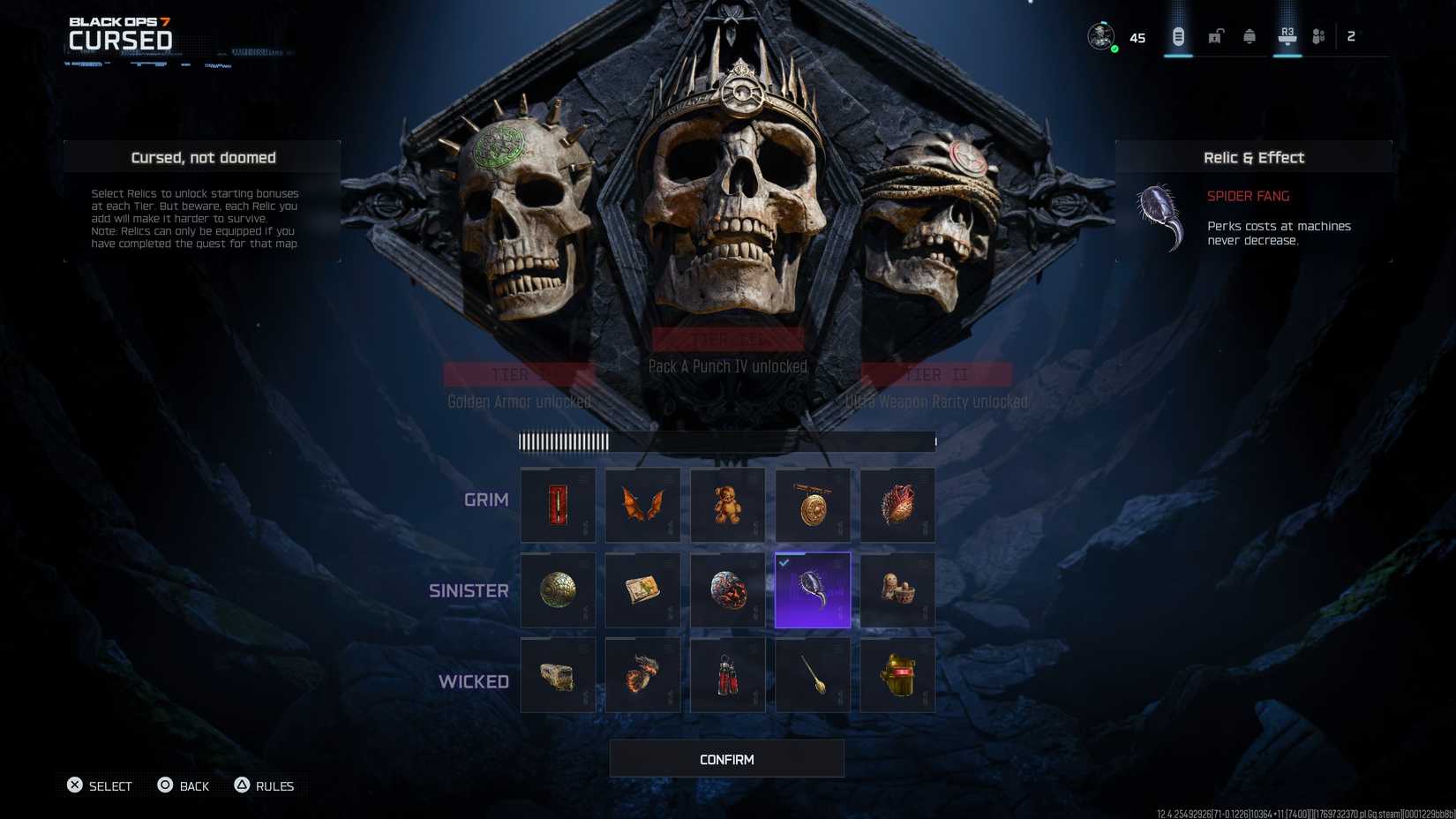
Task: Choose the nesting doll Sinister relic
Action: [x=897, y=590]
